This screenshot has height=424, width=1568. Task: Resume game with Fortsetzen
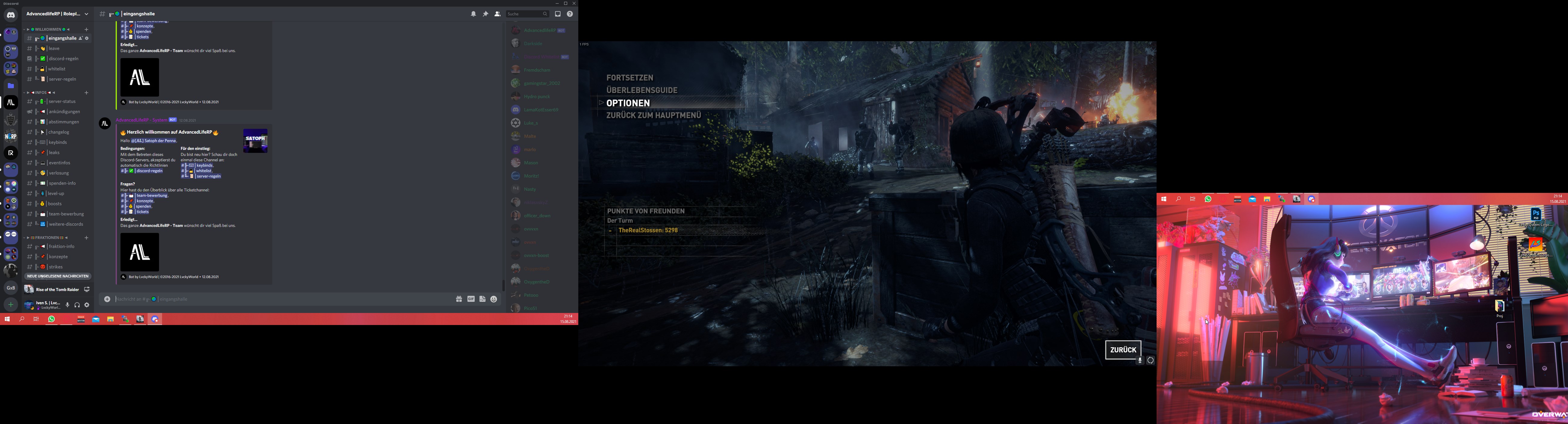click(629, 78)
